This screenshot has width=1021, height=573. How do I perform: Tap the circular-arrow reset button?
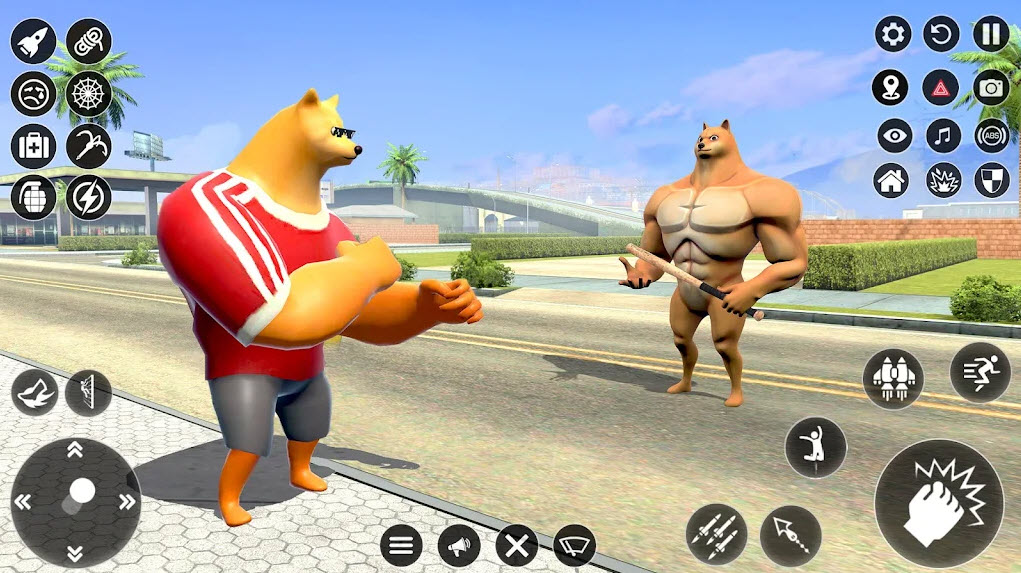pyautogui.click(x=941, y=34)
